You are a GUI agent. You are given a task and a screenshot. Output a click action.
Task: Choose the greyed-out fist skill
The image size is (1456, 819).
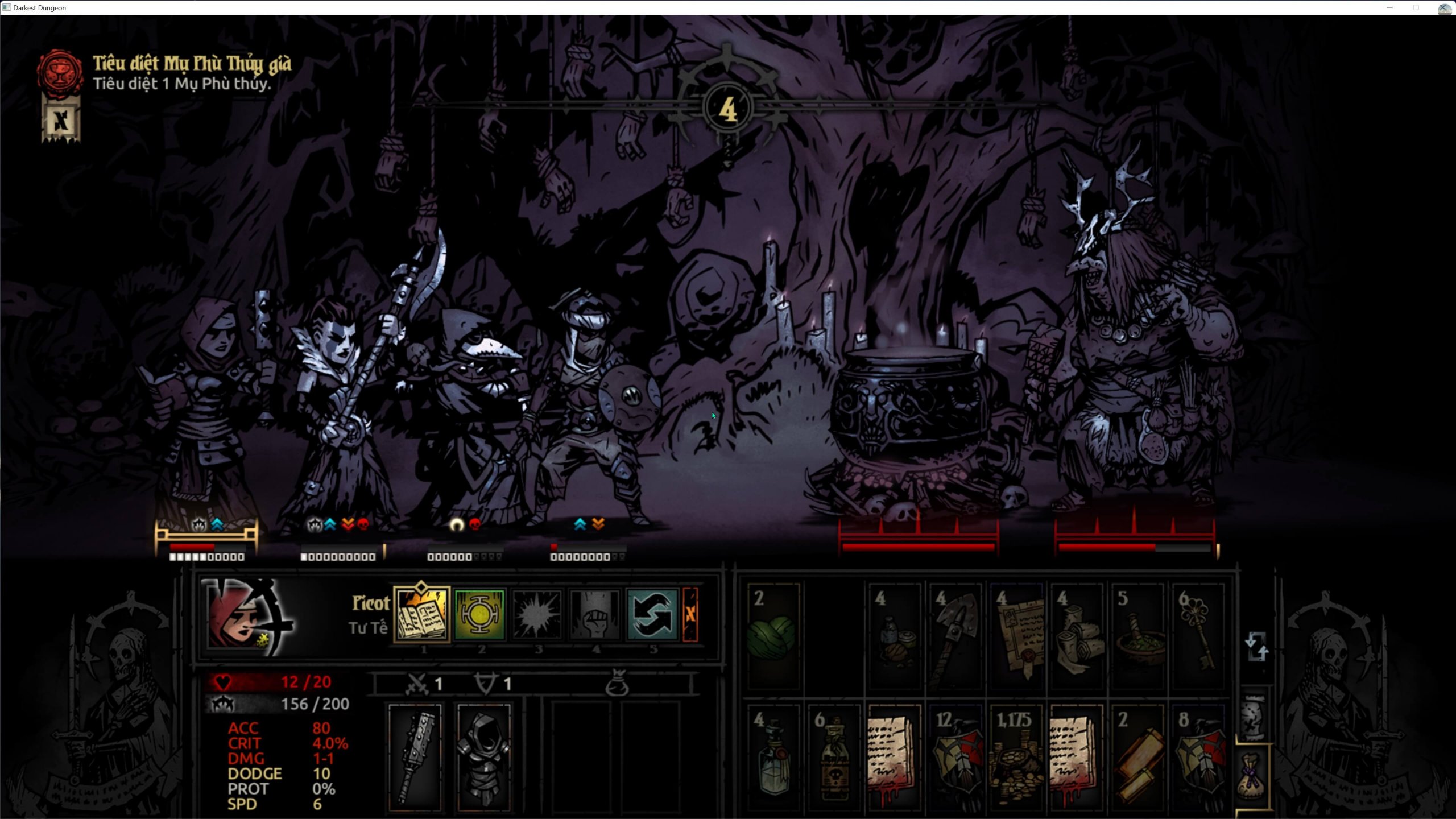[594, 615]
